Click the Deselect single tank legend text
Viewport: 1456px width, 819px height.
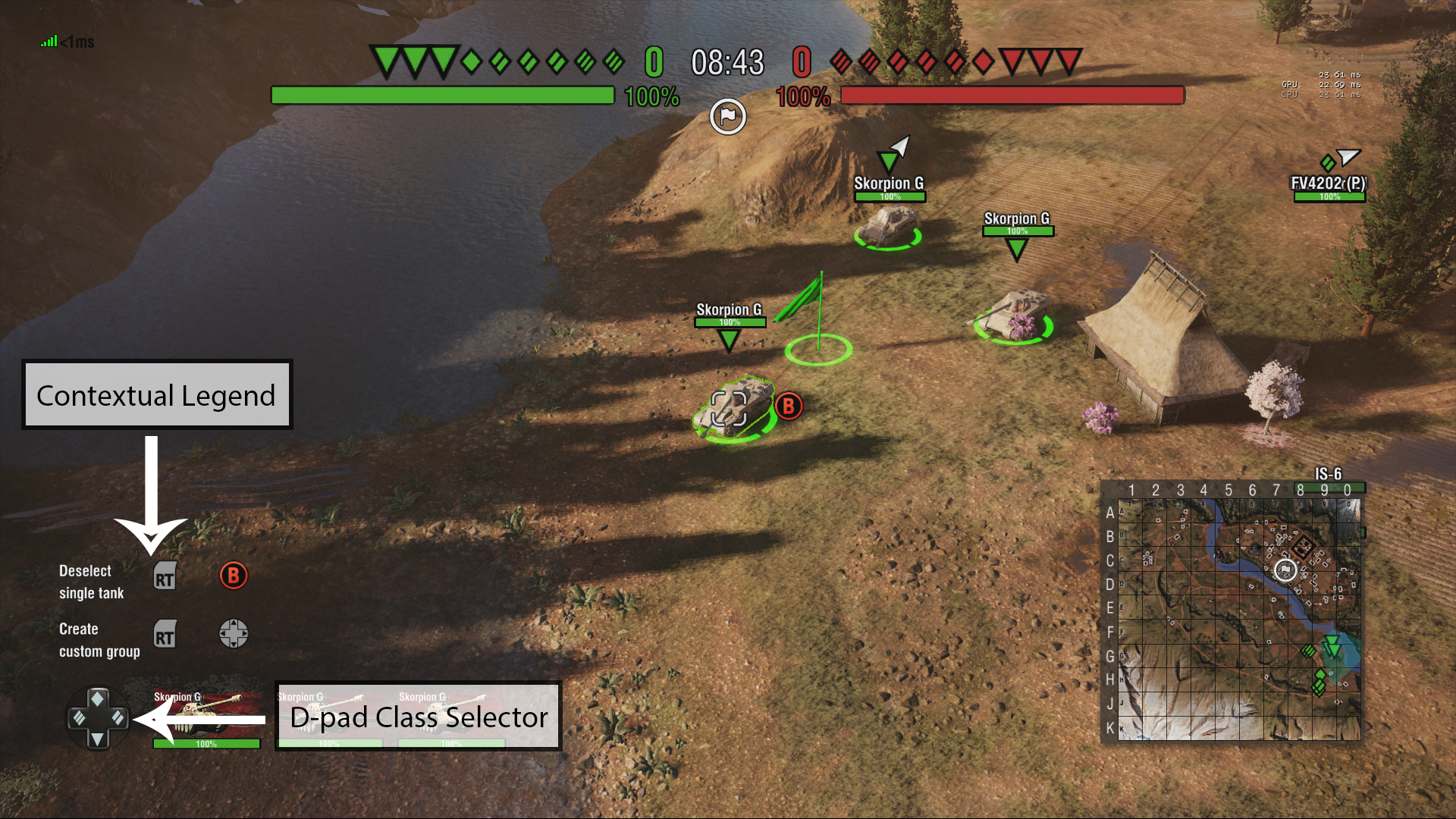point(91,582)
